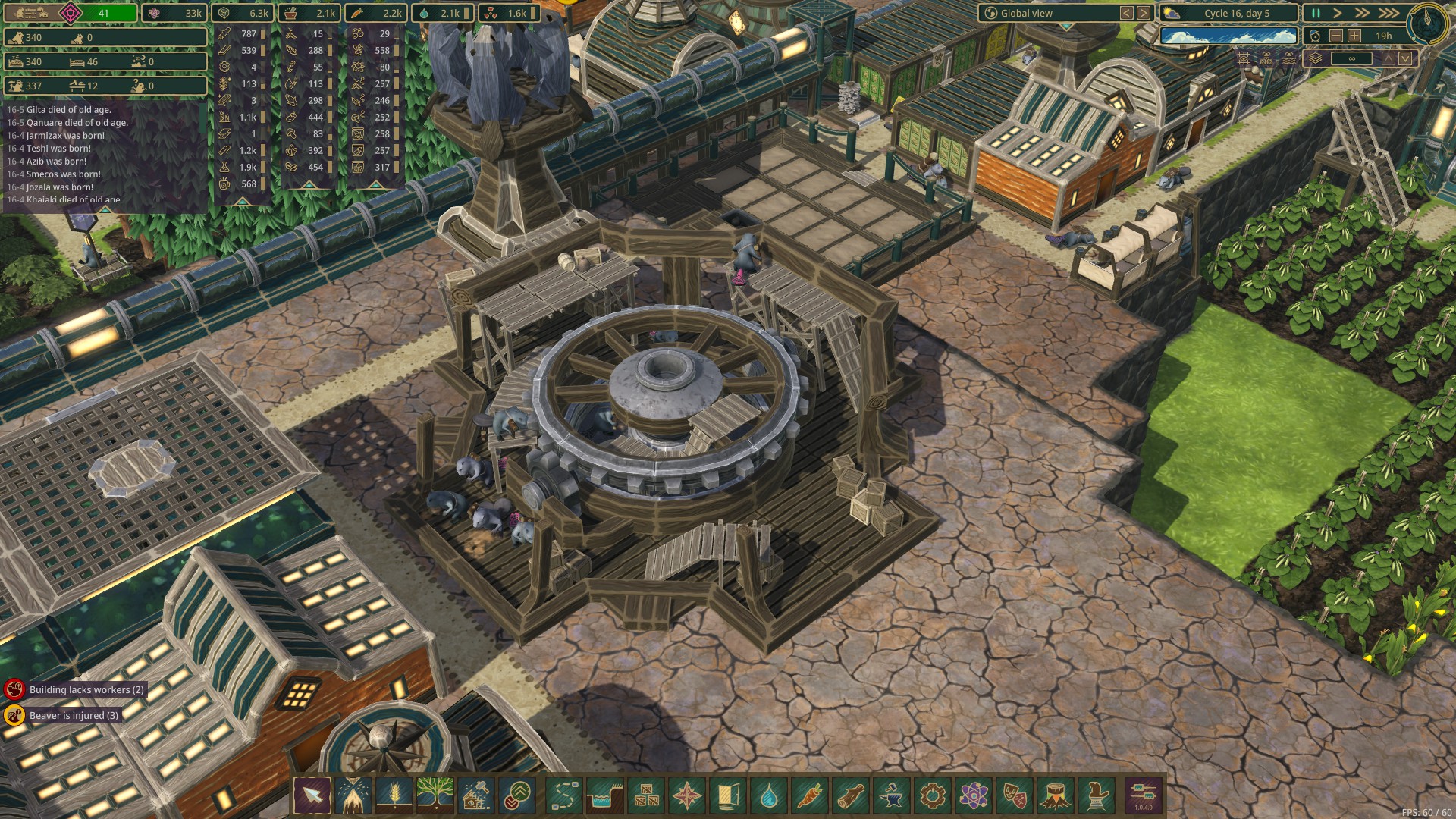1456x819 pixels.
Task: Open the water buildings category
Action: pos(768,796)
